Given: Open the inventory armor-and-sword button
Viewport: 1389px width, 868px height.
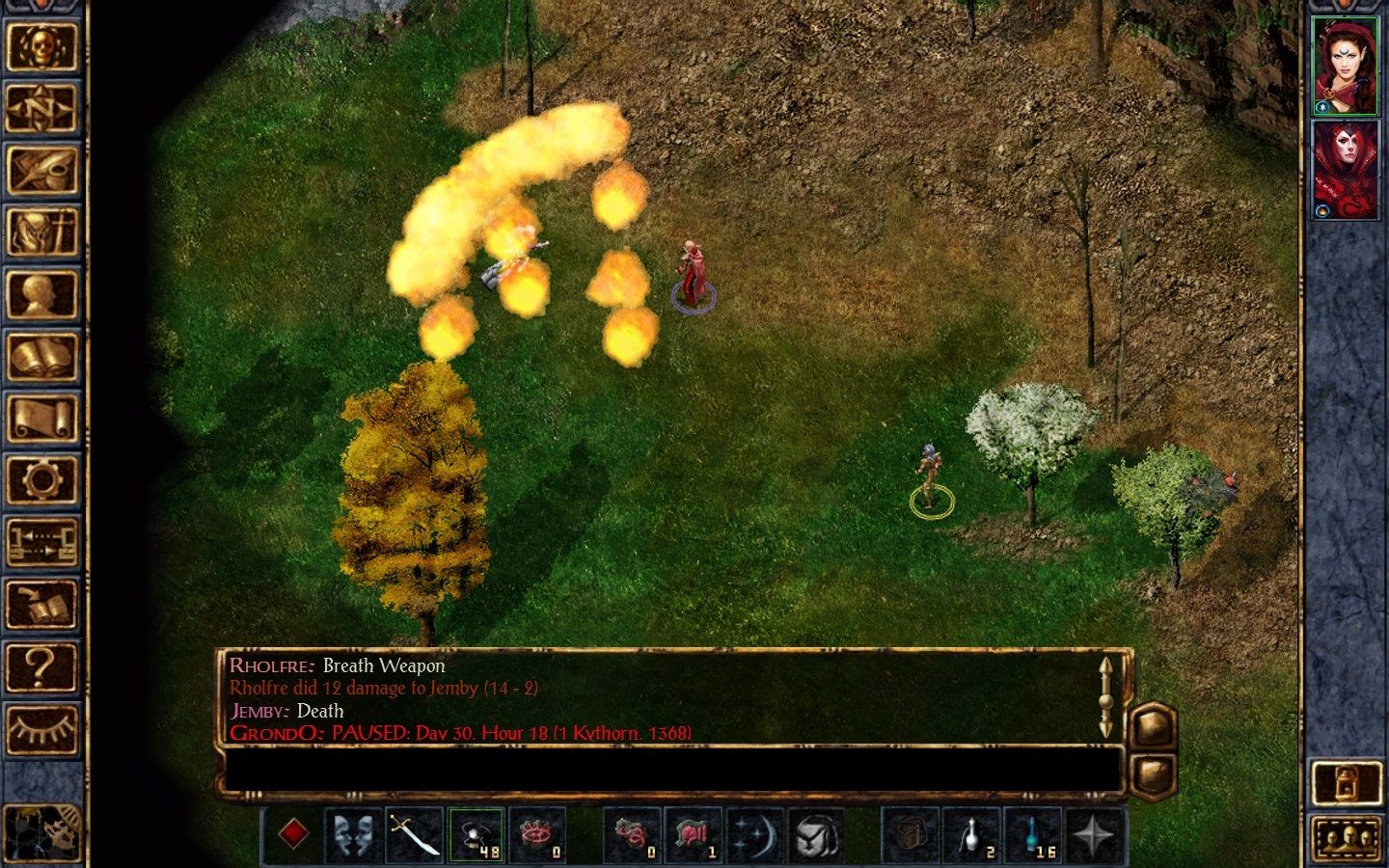Looking at the screenshot, I should click(x=41, y=231).
